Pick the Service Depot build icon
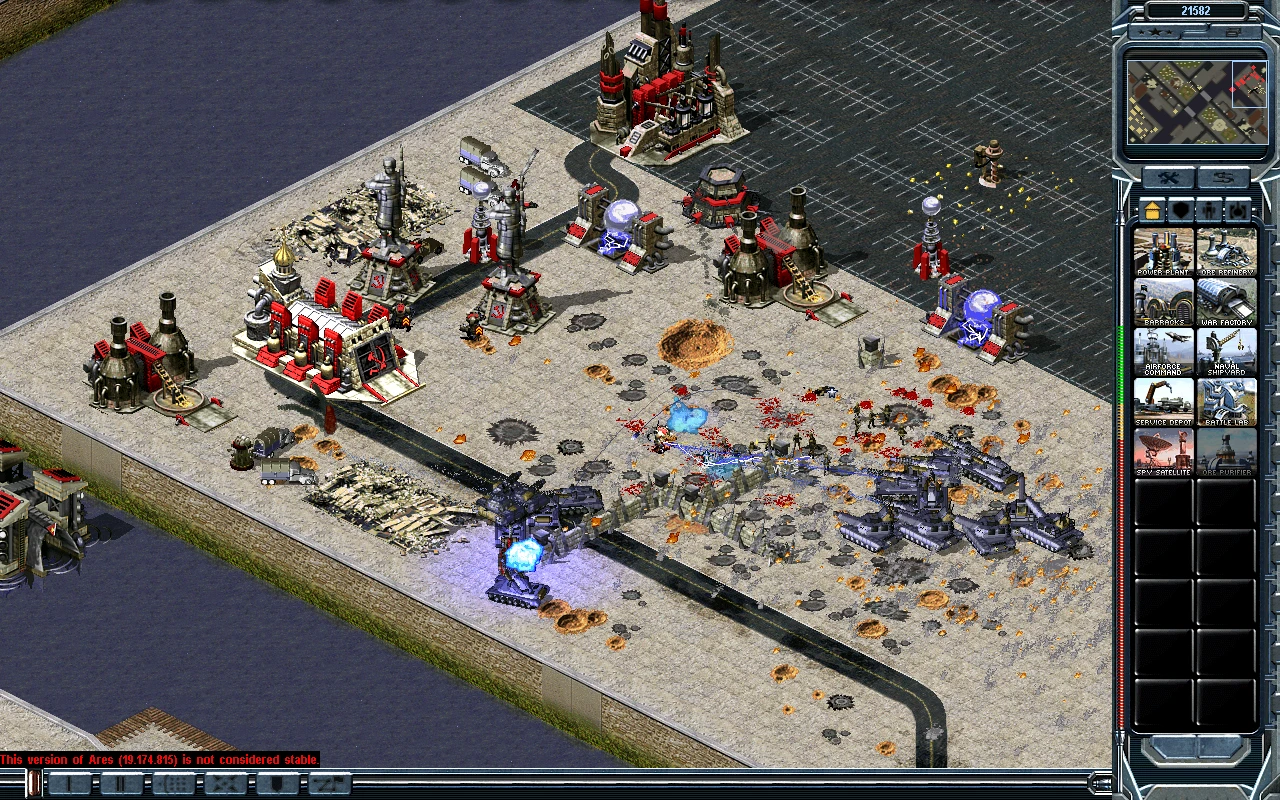 (1164, 402)
